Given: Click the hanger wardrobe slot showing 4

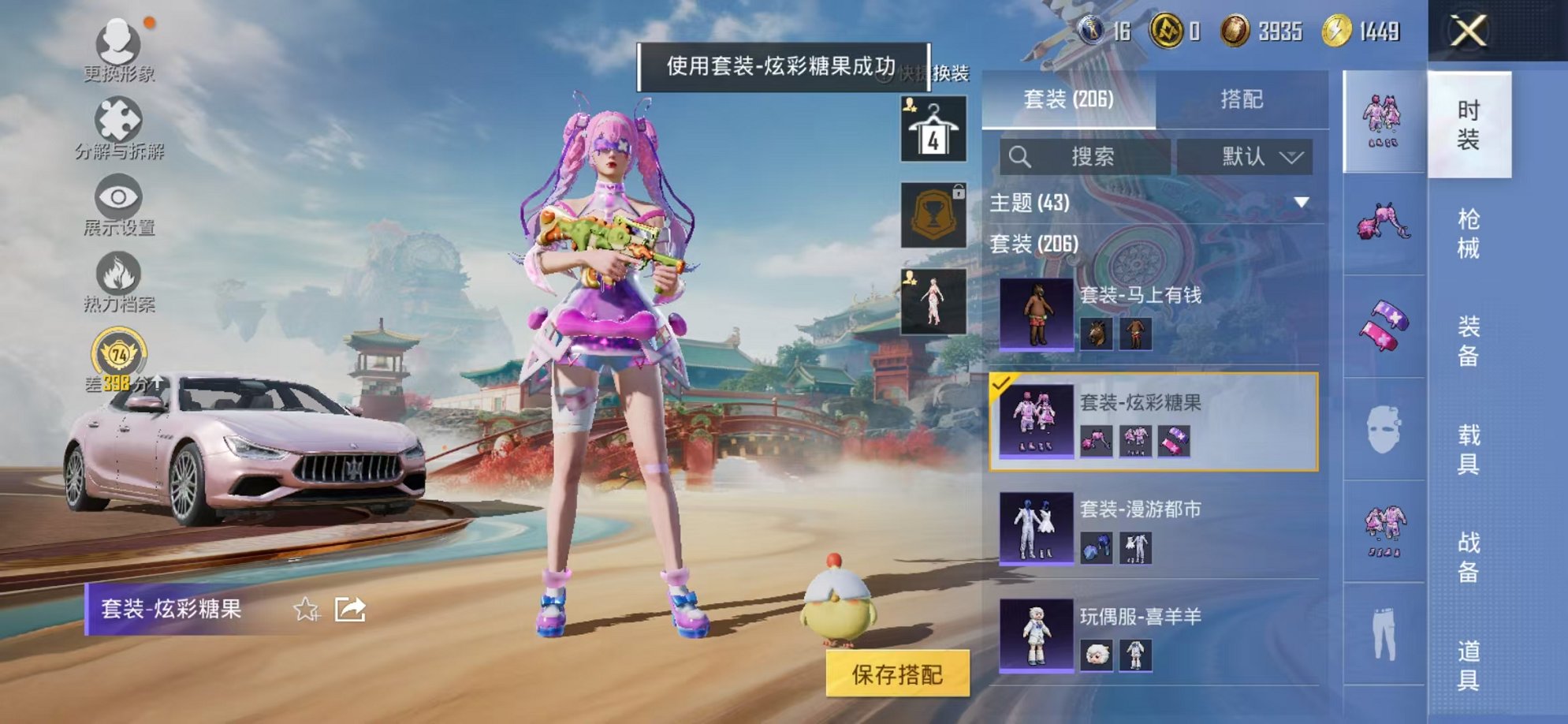Looking at the screenshot, I should (x=932, y=128).
